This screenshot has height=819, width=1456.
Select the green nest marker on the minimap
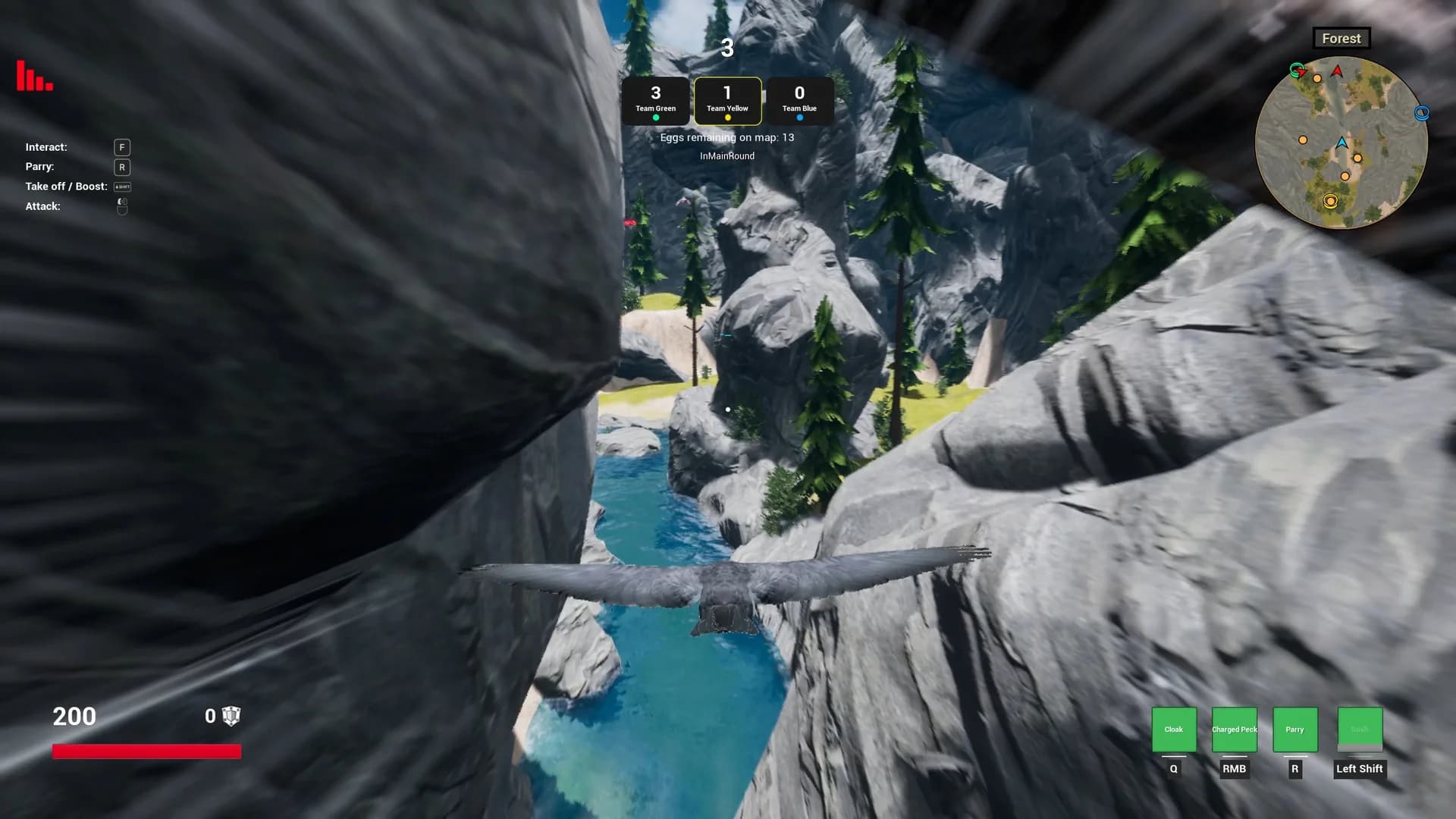[1297, 69]
